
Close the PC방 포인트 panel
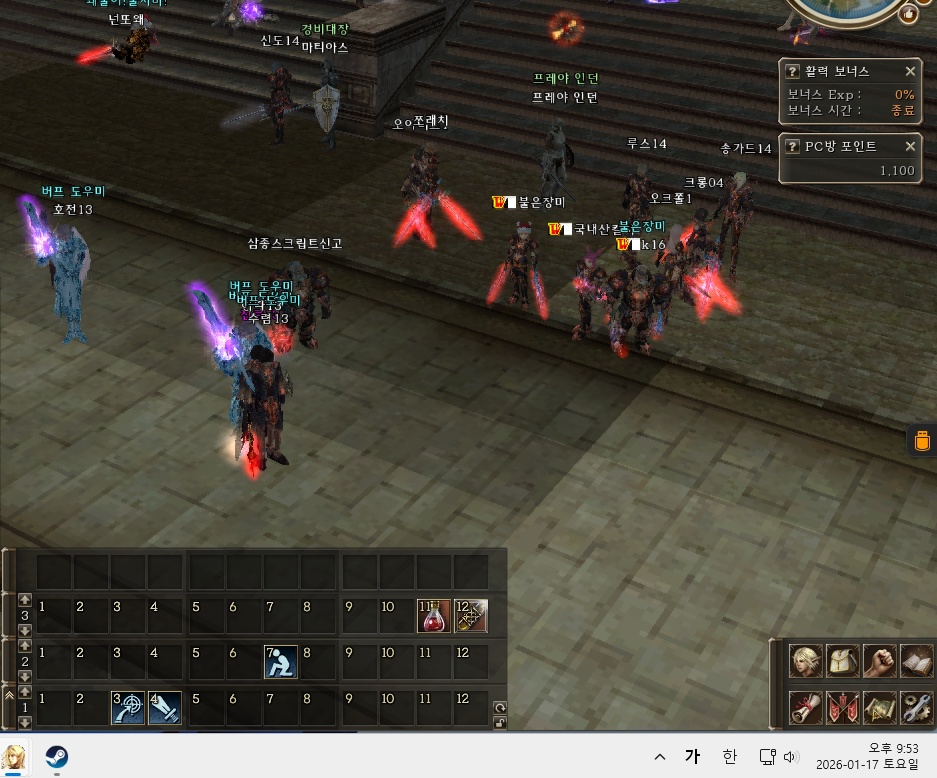[910, 146]
